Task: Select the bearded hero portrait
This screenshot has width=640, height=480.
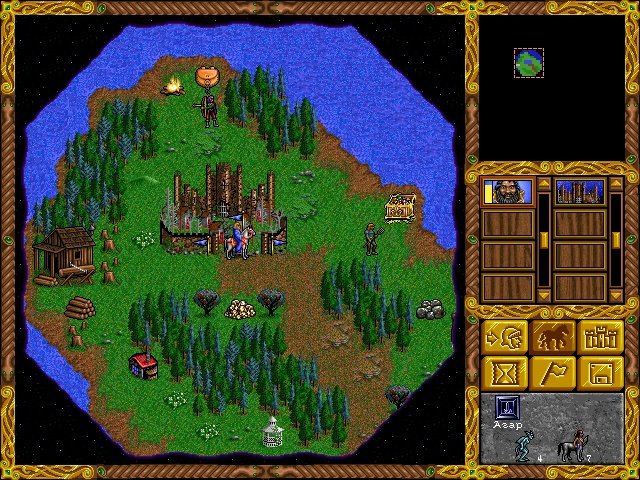Action: click(x=508, y=192)
